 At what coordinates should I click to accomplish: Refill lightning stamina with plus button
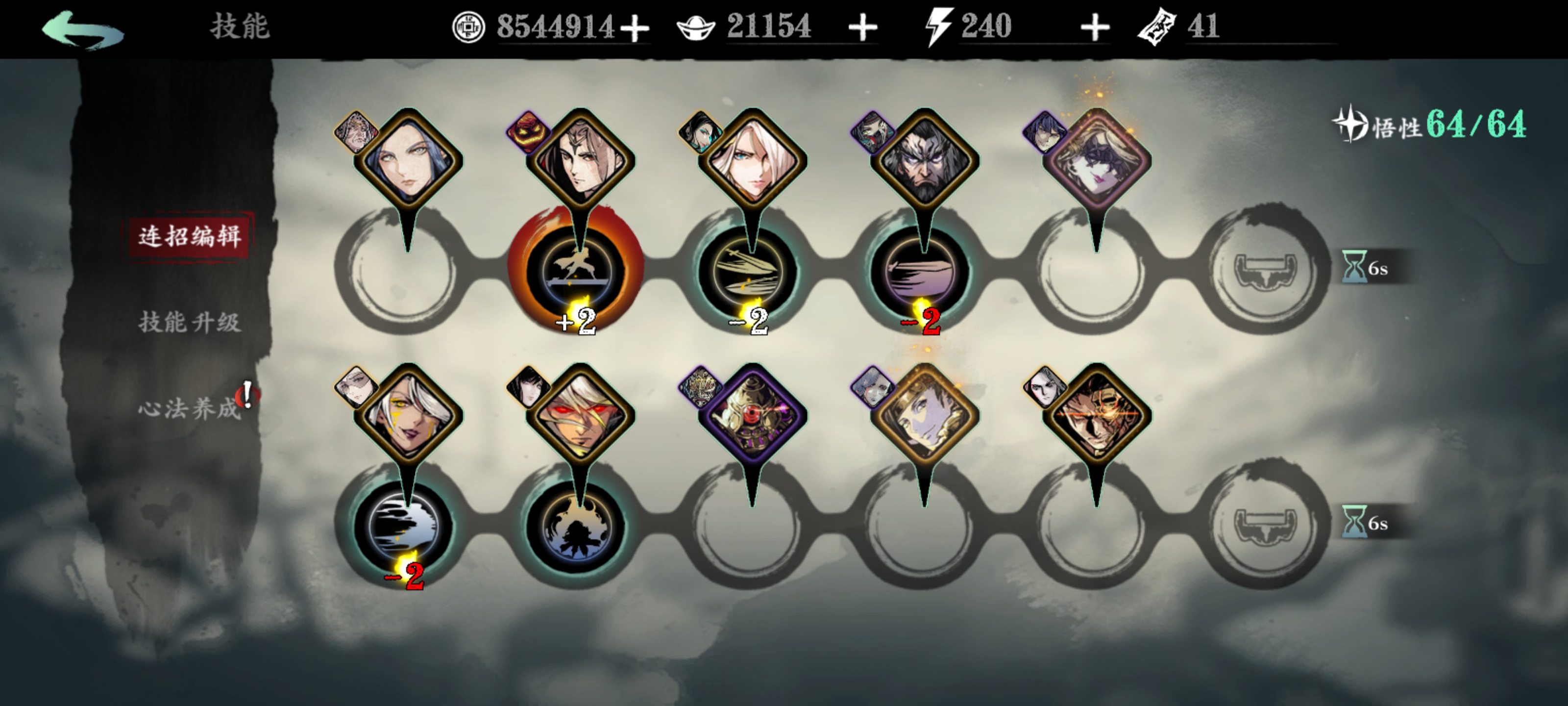[x=1095, y=28]
